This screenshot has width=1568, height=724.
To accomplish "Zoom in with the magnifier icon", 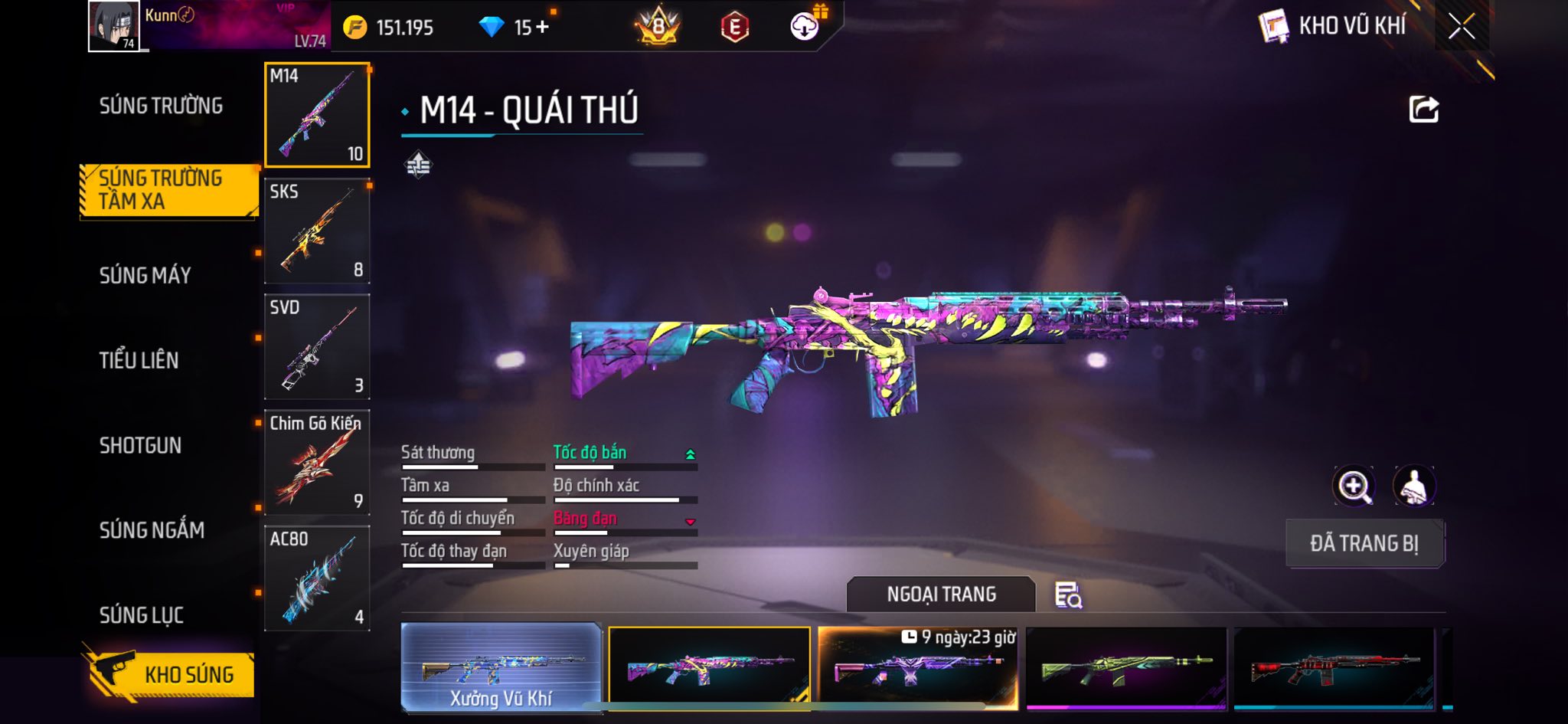I will pos(1354,486).
